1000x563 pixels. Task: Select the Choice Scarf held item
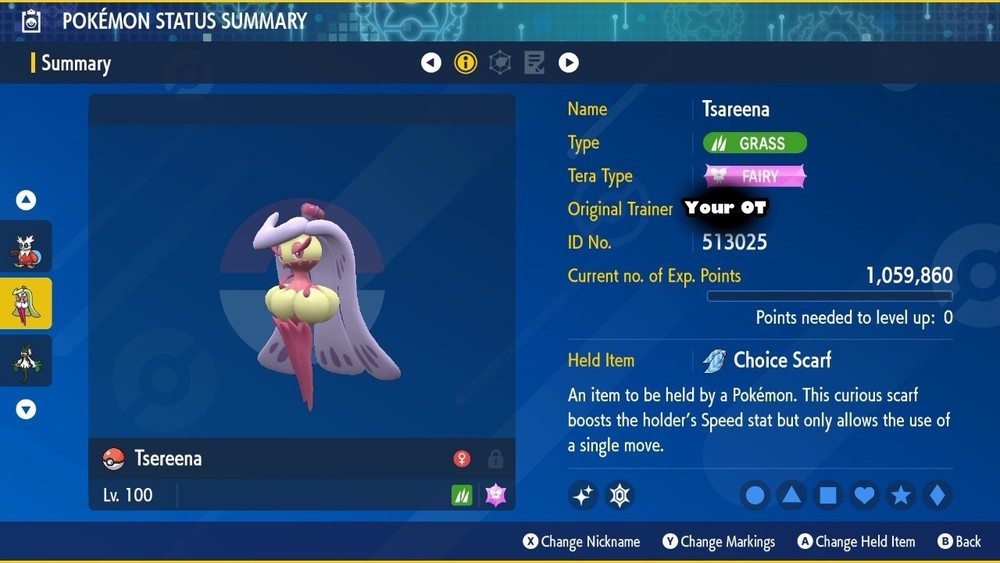tap(781, 360)
